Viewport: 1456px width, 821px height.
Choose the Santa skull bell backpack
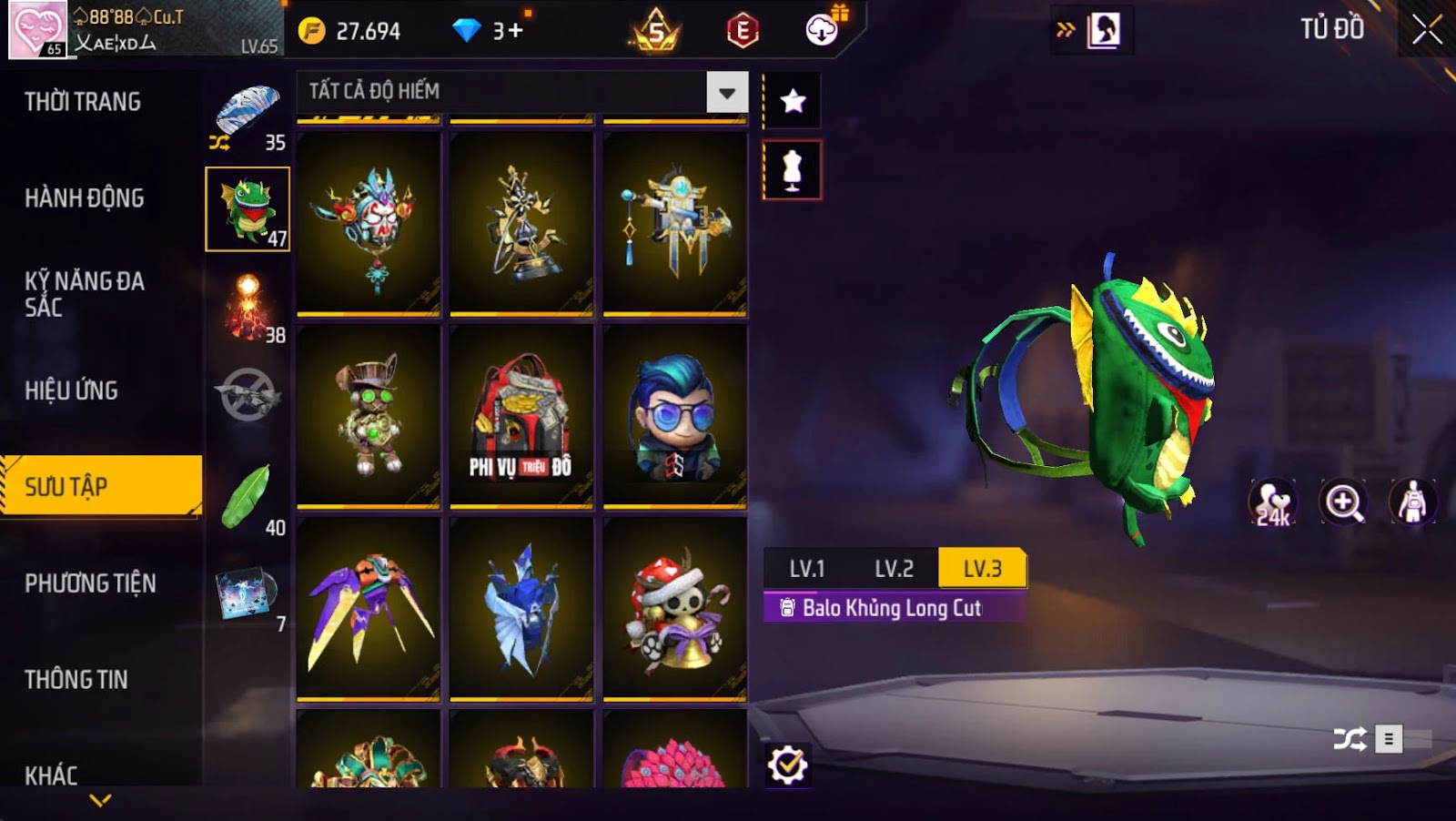click(674, 608)
